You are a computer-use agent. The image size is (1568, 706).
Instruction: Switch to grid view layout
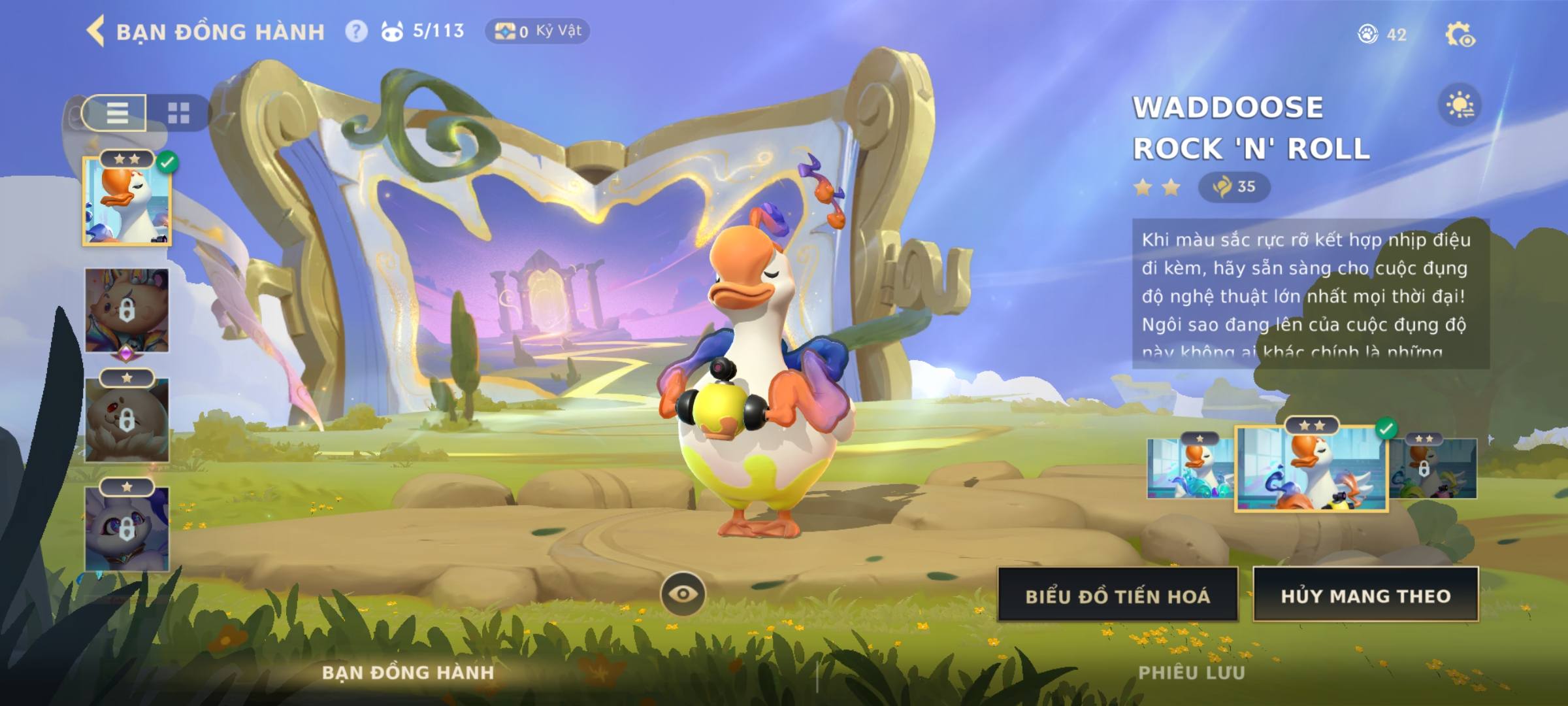178,113
